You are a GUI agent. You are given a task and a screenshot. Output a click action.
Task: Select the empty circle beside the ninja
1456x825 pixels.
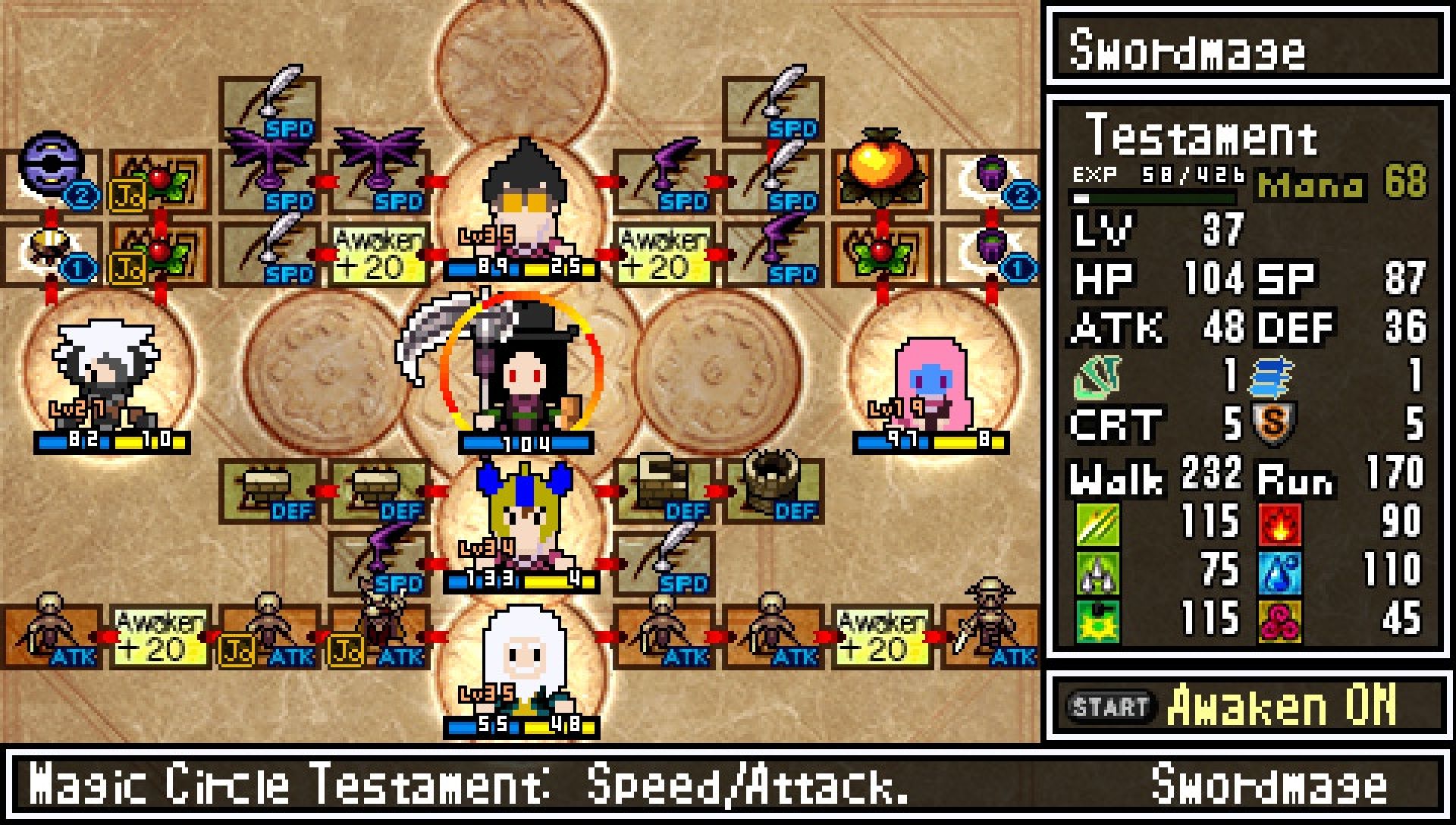pyautogui.click(x=326, y=372)
